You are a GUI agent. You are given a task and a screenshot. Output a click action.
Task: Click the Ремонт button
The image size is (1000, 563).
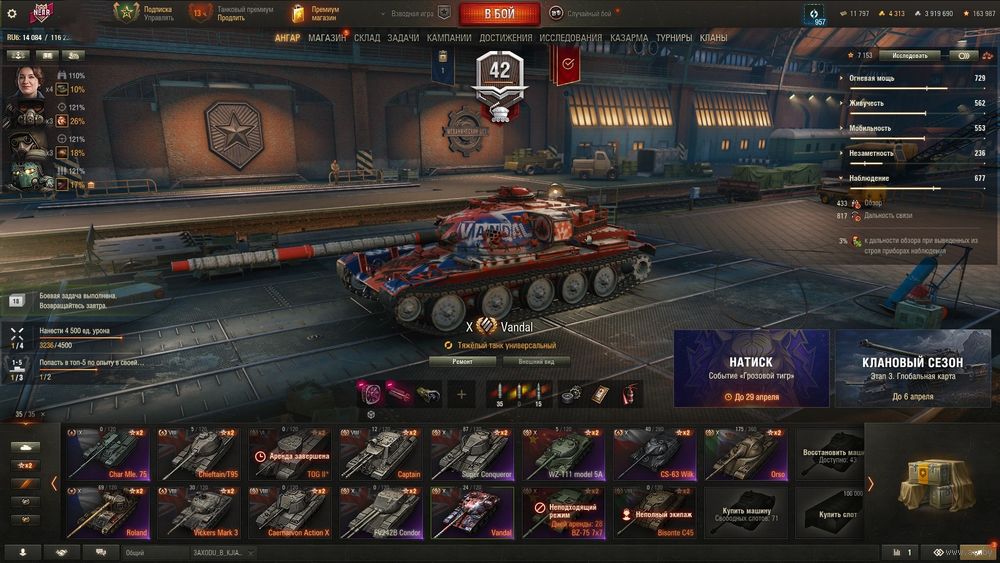(462, 361)
